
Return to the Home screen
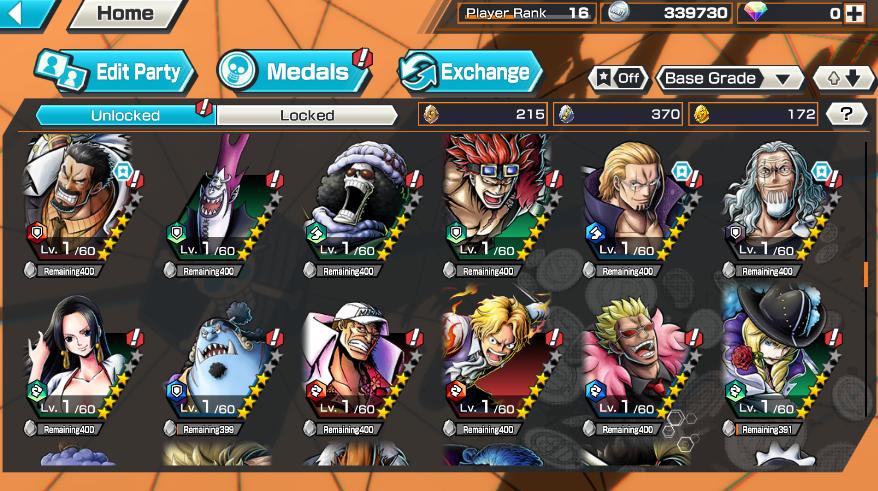click(x=113, y=14)
